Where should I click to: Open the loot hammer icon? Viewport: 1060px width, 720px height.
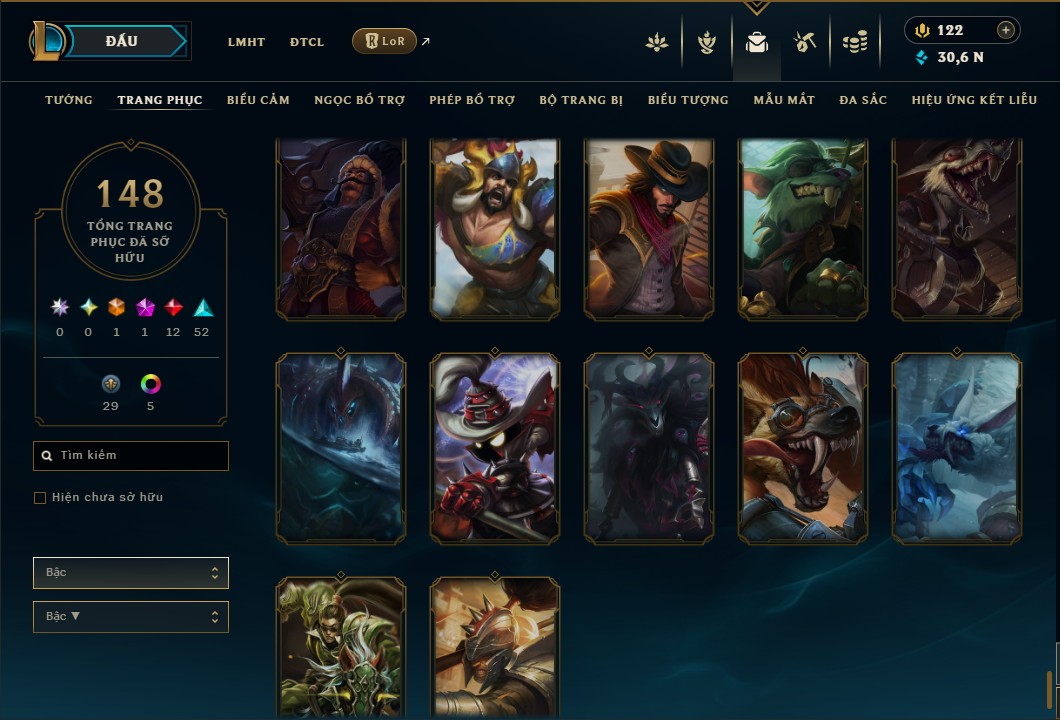click(x=804, y=42)
